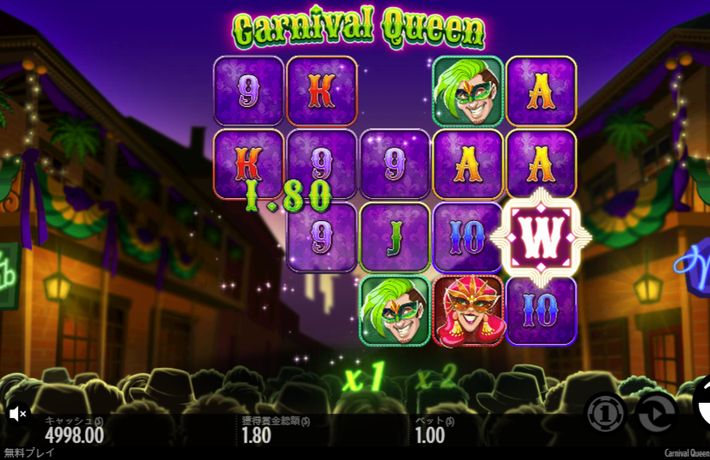Toggle the muted speaker sound icon
The image size is (710, 460).
17,412
